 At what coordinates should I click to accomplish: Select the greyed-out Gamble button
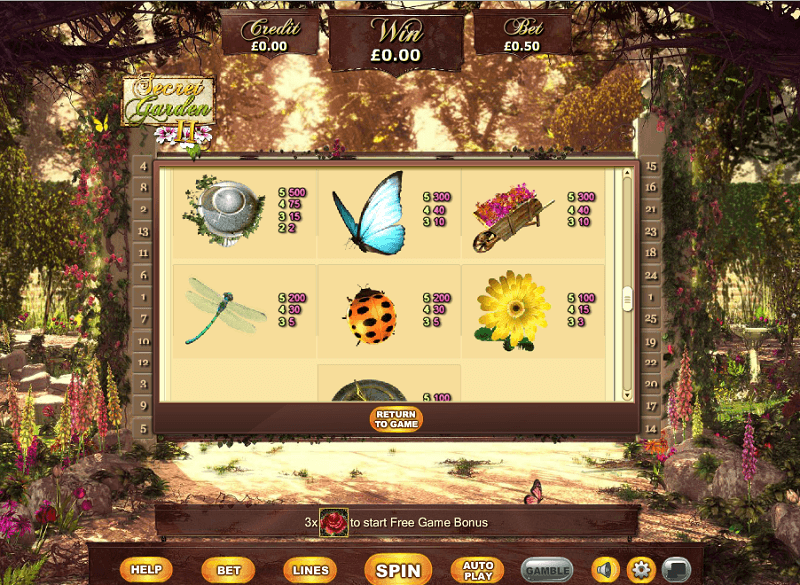(547, 570)
